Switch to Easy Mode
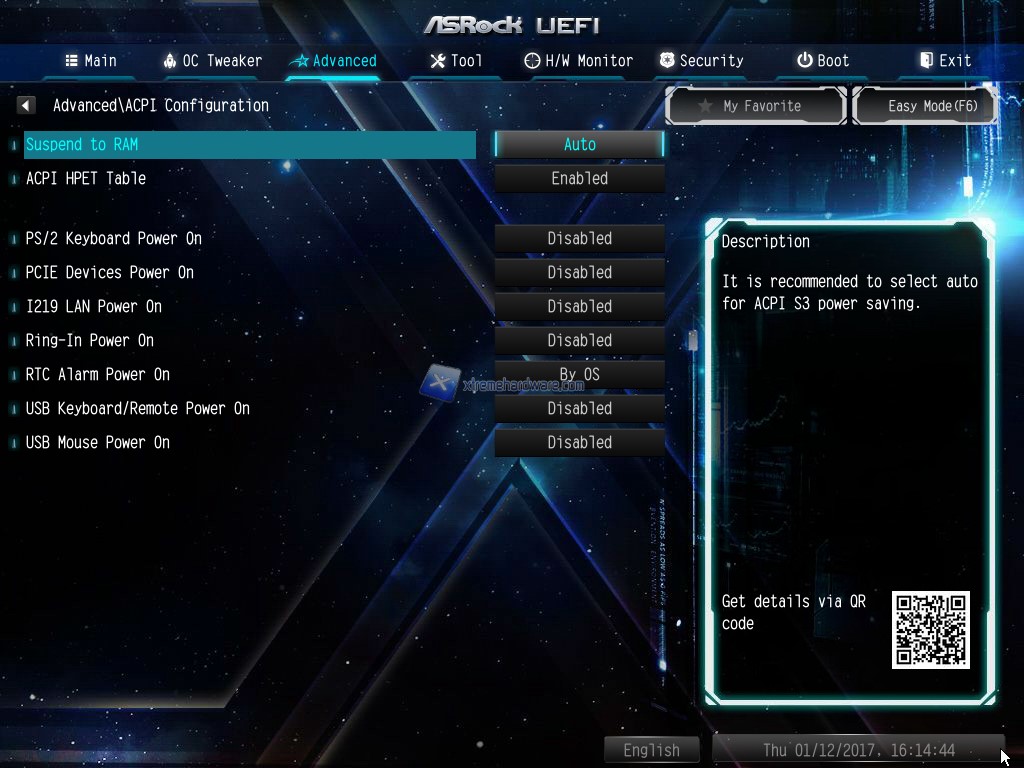 click(x=924, y=105)
